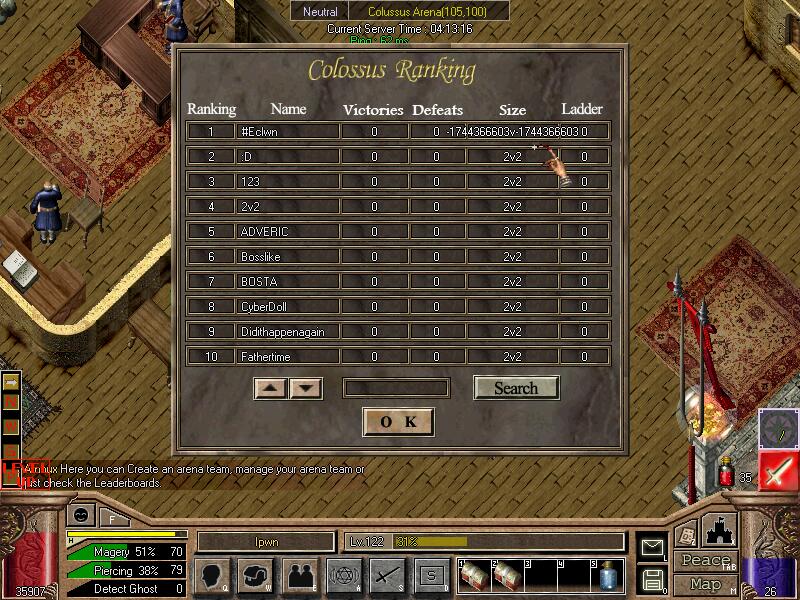Toggle Peace mode button
800x600 pixels.
705,561
